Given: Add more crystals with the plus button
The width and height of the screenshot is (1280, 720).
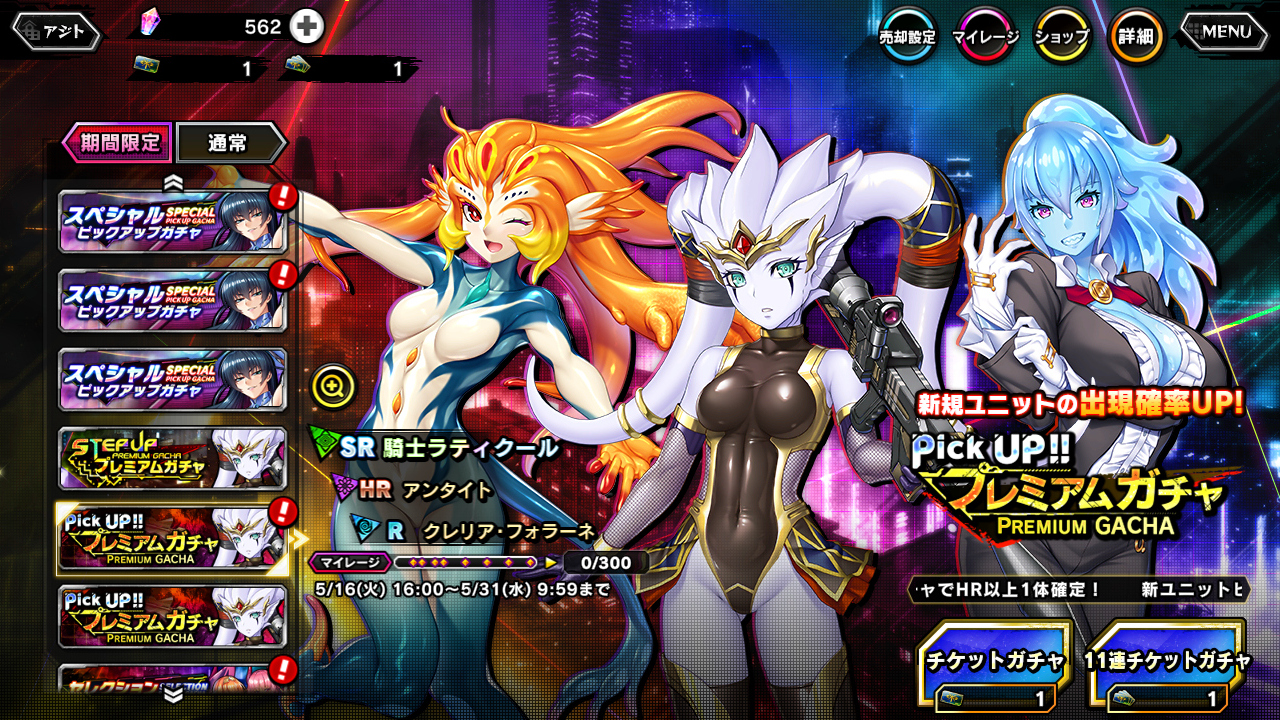Looking at the screenshot, I should pyautogui.click(x=307, y=27).
